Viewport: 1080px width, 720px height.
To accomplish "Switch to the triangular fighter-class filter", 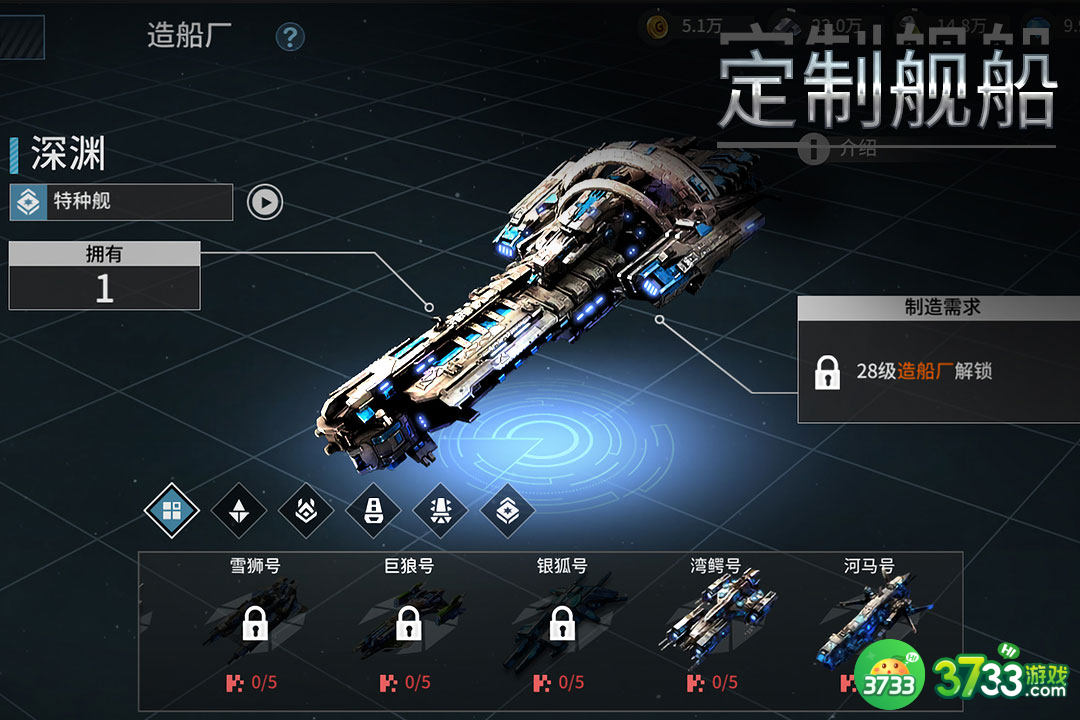I will pyautogui.click(x=239, y=512).
